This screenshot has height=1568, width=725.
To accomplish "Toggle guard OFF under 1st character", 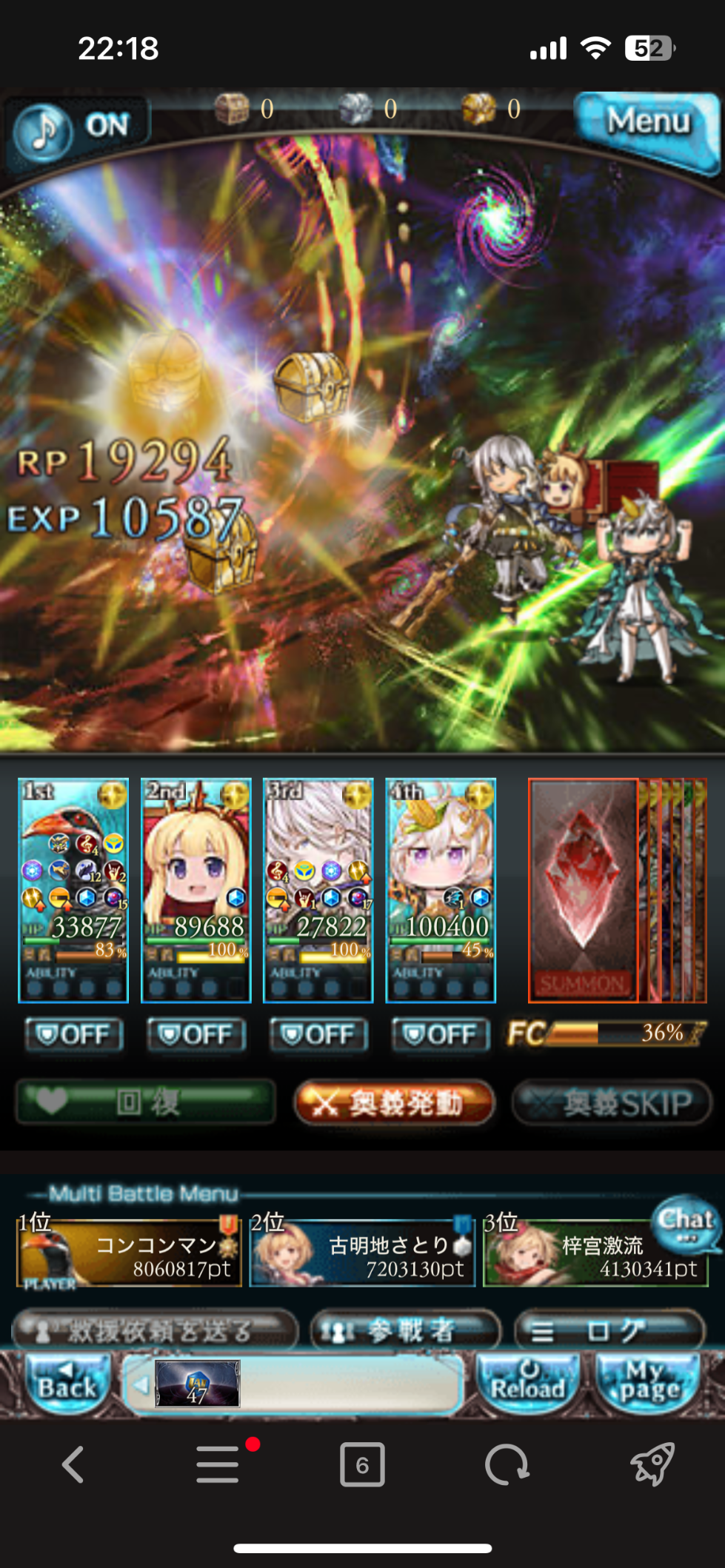I will click(x=73, y=1034).
